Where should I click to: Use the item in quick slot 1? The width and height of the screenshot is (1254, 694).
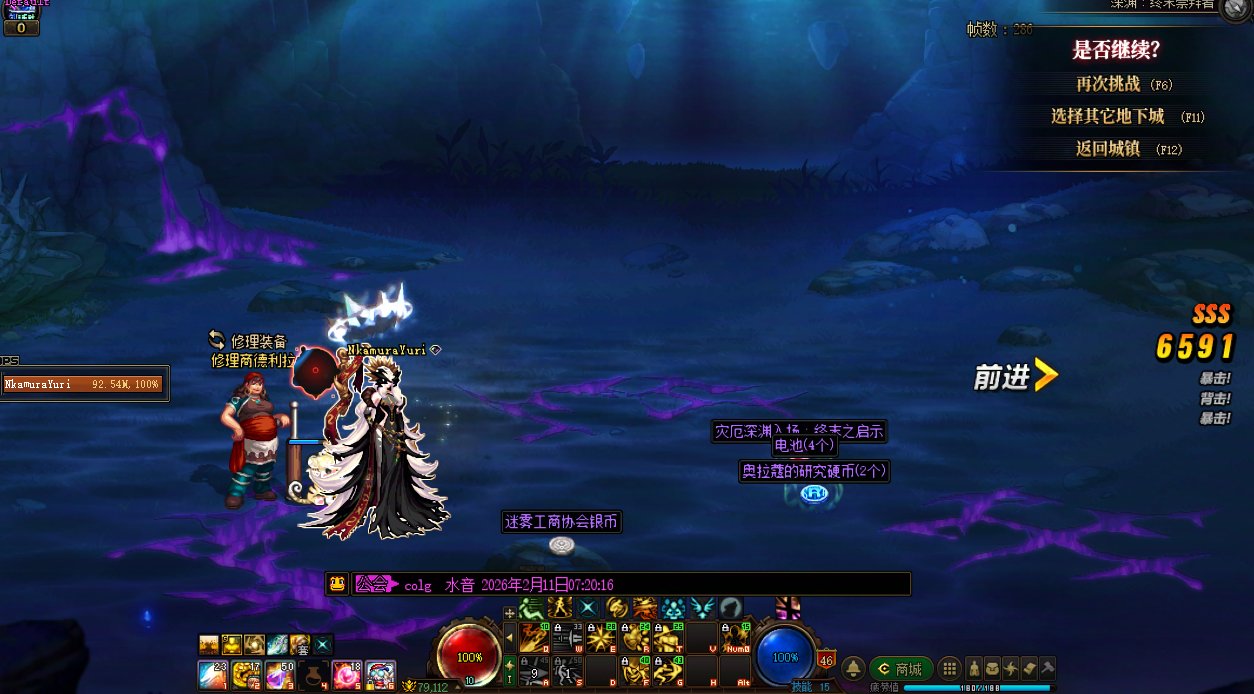pyautogui.click(x=212, y=675)
